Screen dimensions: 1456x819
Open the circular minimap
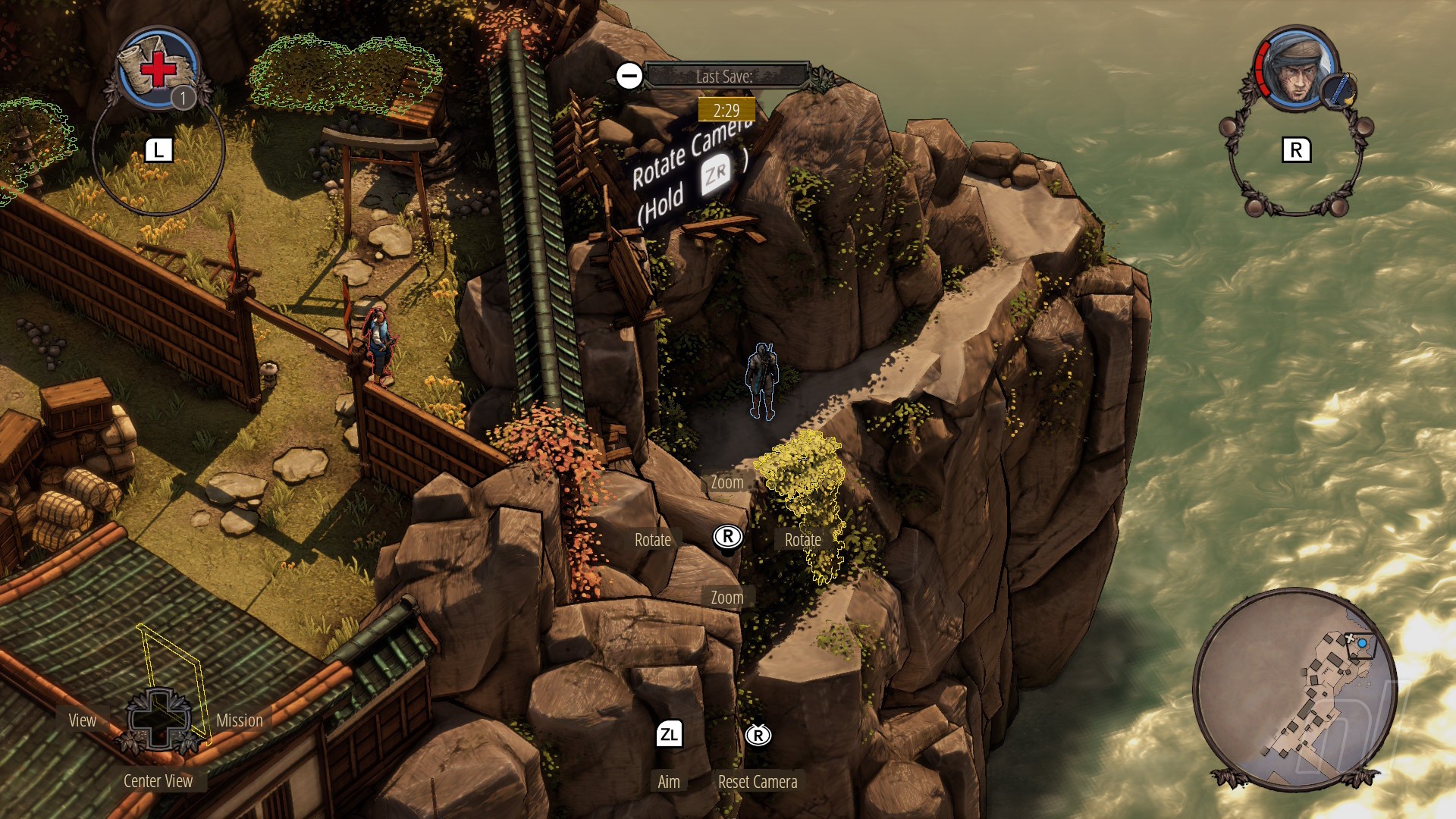point(1294,689)
